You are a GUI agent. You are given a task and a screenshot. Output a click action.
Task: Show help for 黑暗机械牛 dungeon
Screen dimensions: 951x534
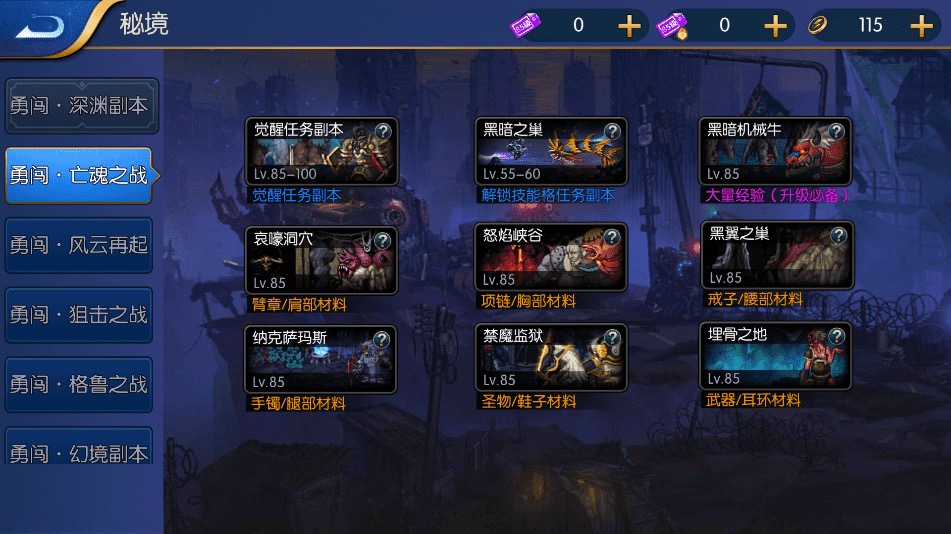pos(836,131)
